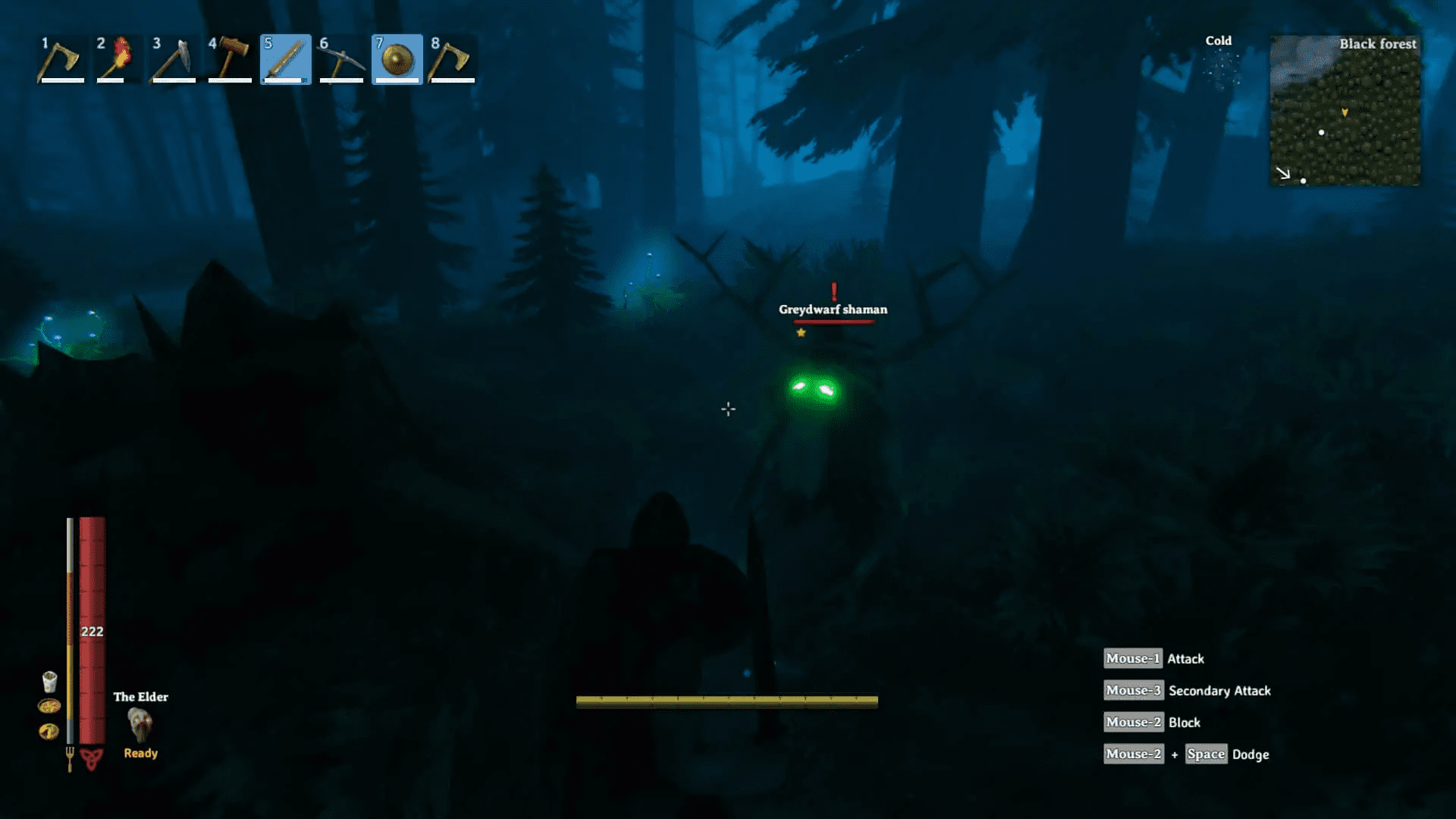Equip the hammer in hotbar slot 4
Viewport: 1456px width, 819px height.
230,59
